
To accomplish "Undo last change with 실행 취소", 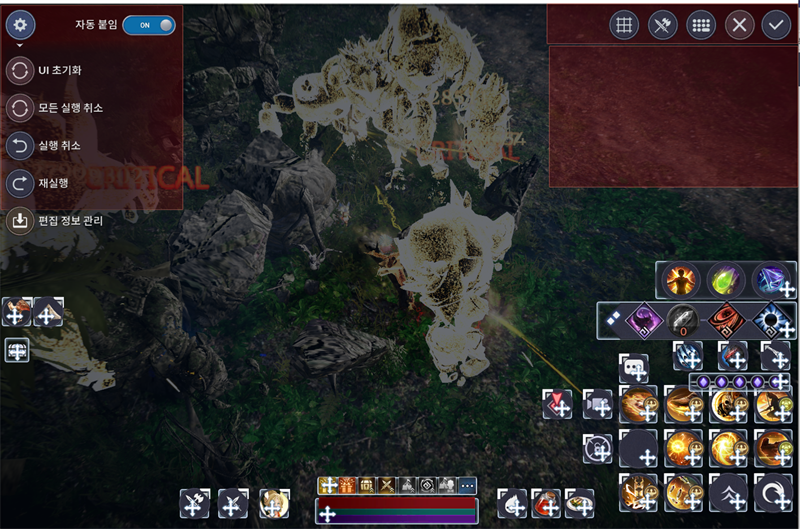I will click(x=20, y=146).
